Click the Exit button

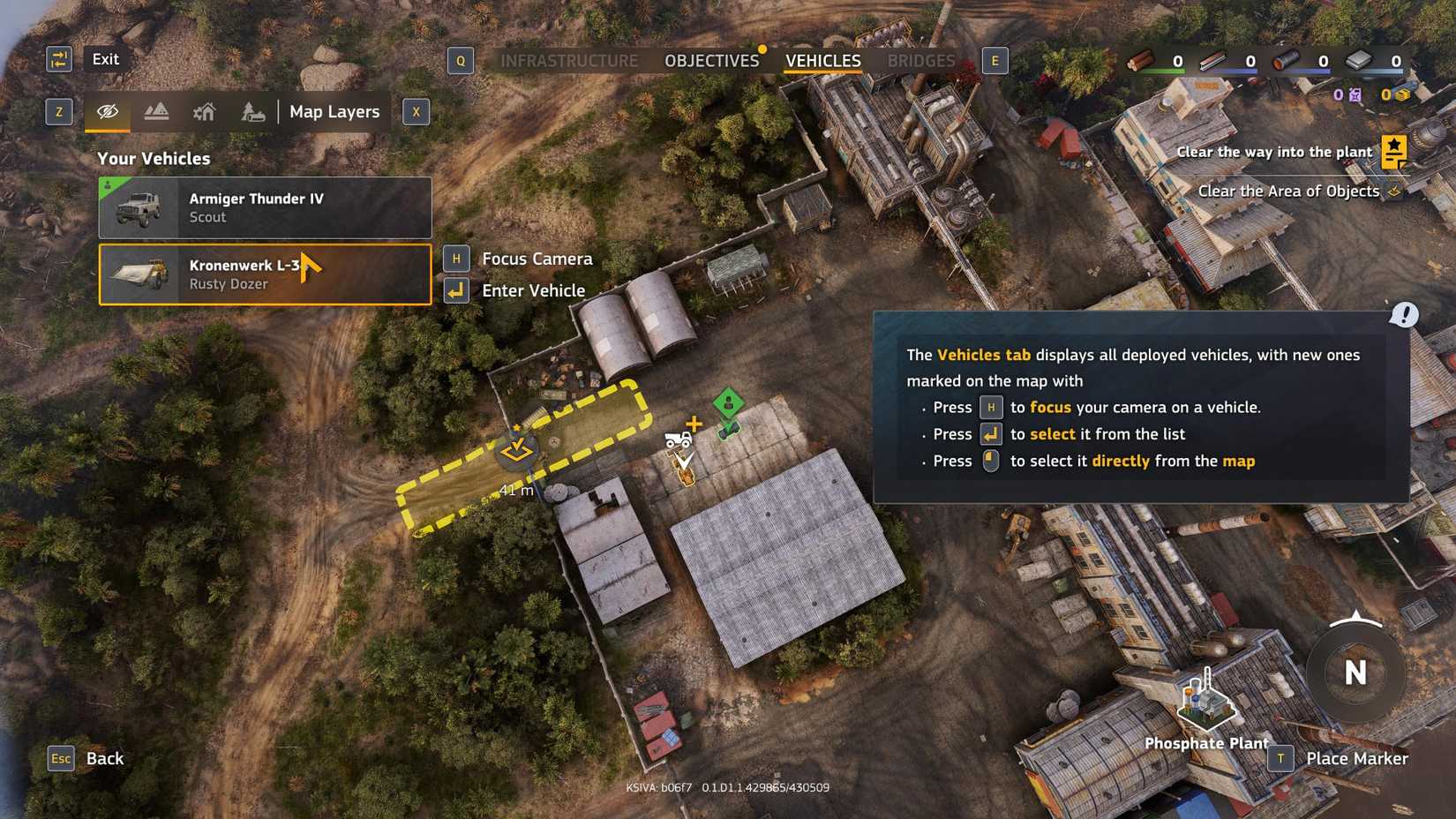[x=105, y=59]
